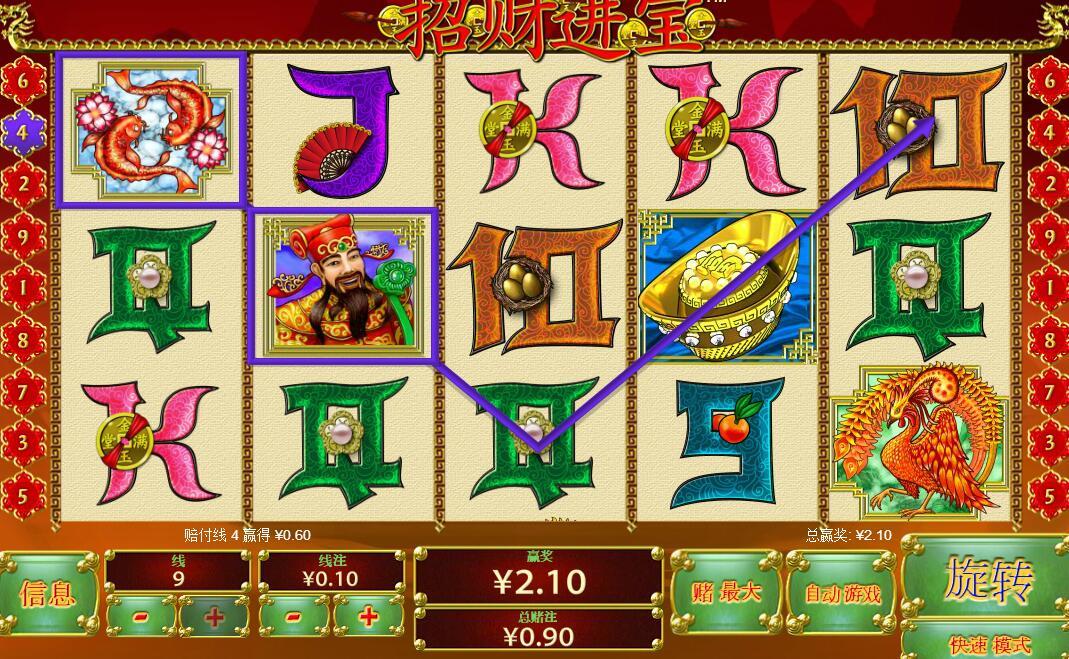Increase the number of 线 paylines
Viewport: 1069px width, 659px height.
[x=213, y=617]
